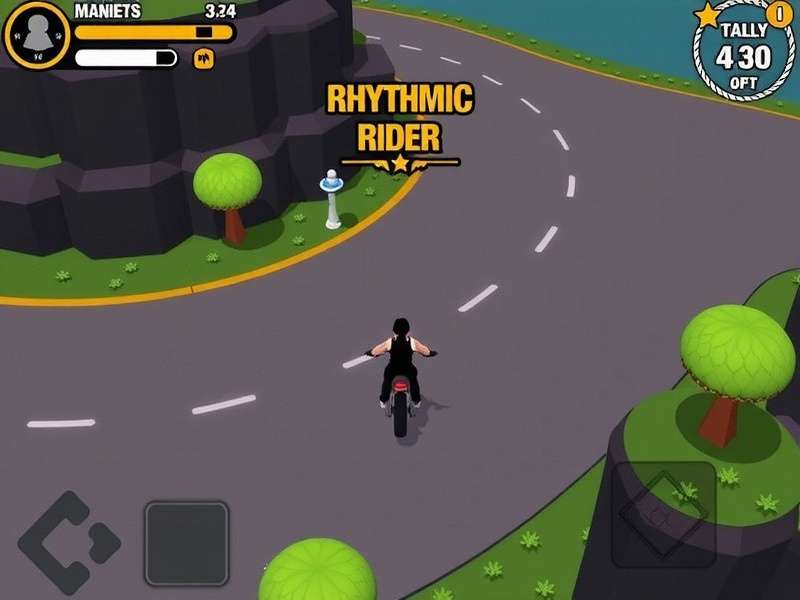Tap the rider avatar portrait
800x600 pixels.
37,35
